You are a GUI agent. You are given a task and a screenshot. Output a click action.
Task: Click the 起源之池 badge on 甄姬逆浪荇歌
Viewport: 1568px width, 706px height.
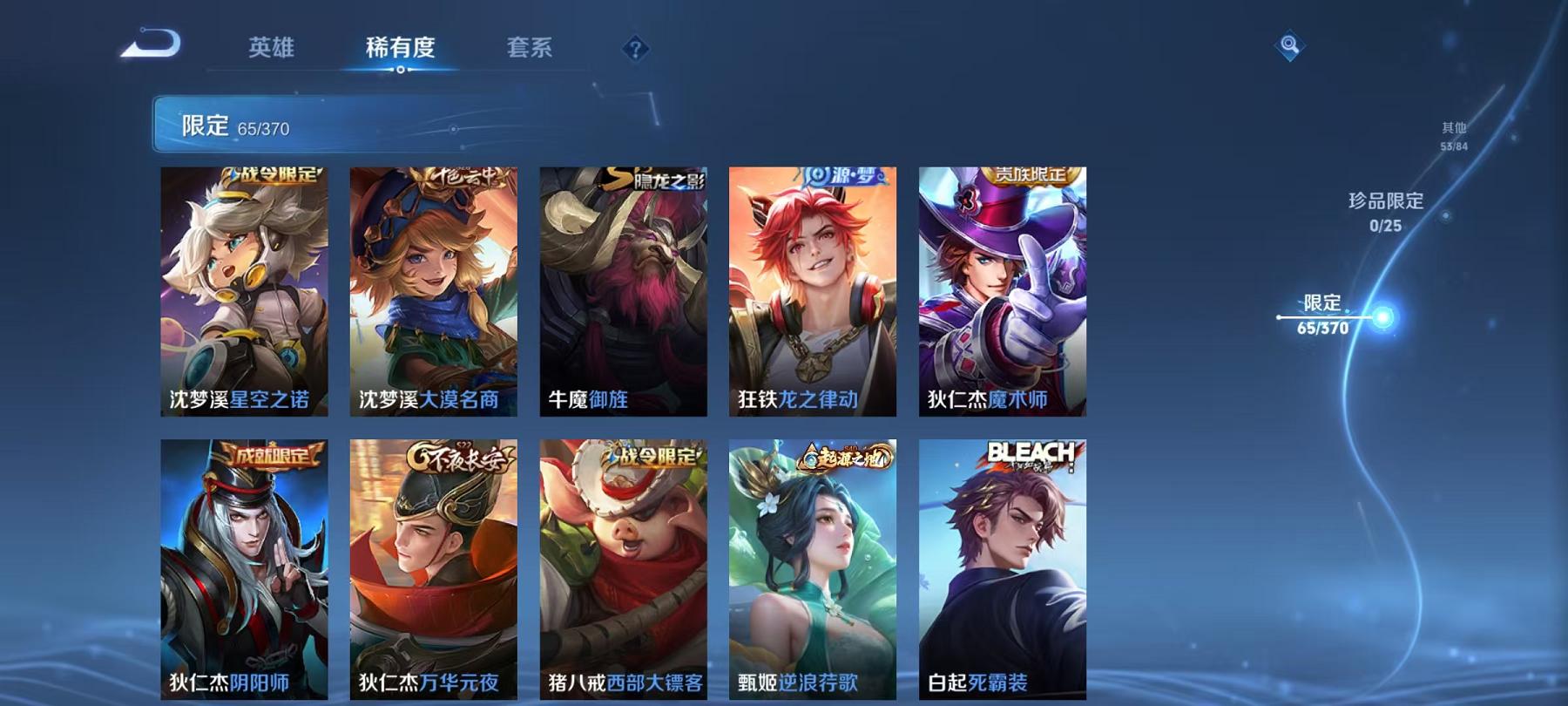pos(842,454)
